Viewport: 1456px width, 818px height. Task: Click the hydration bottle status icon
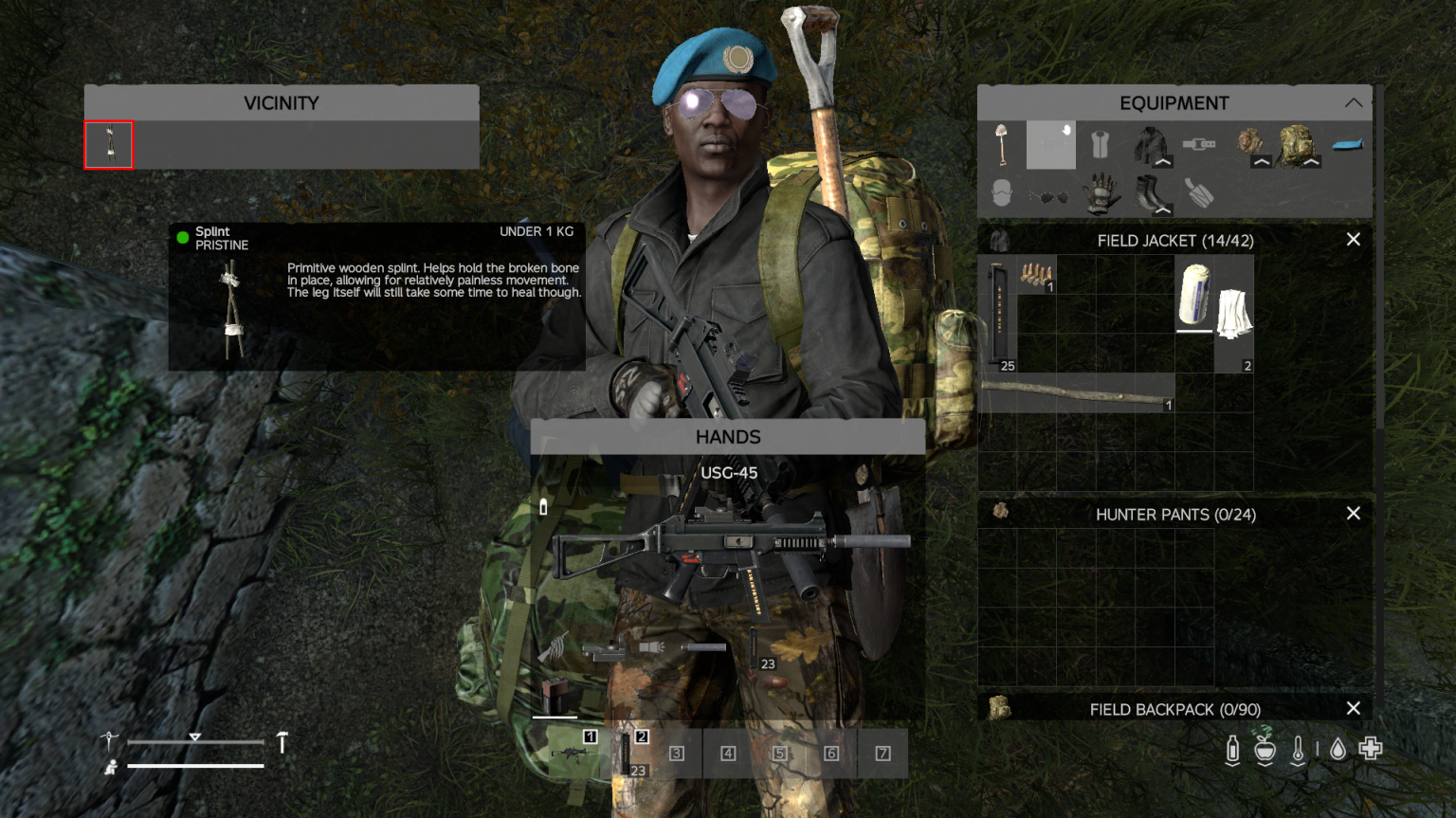click(1232, 747)
